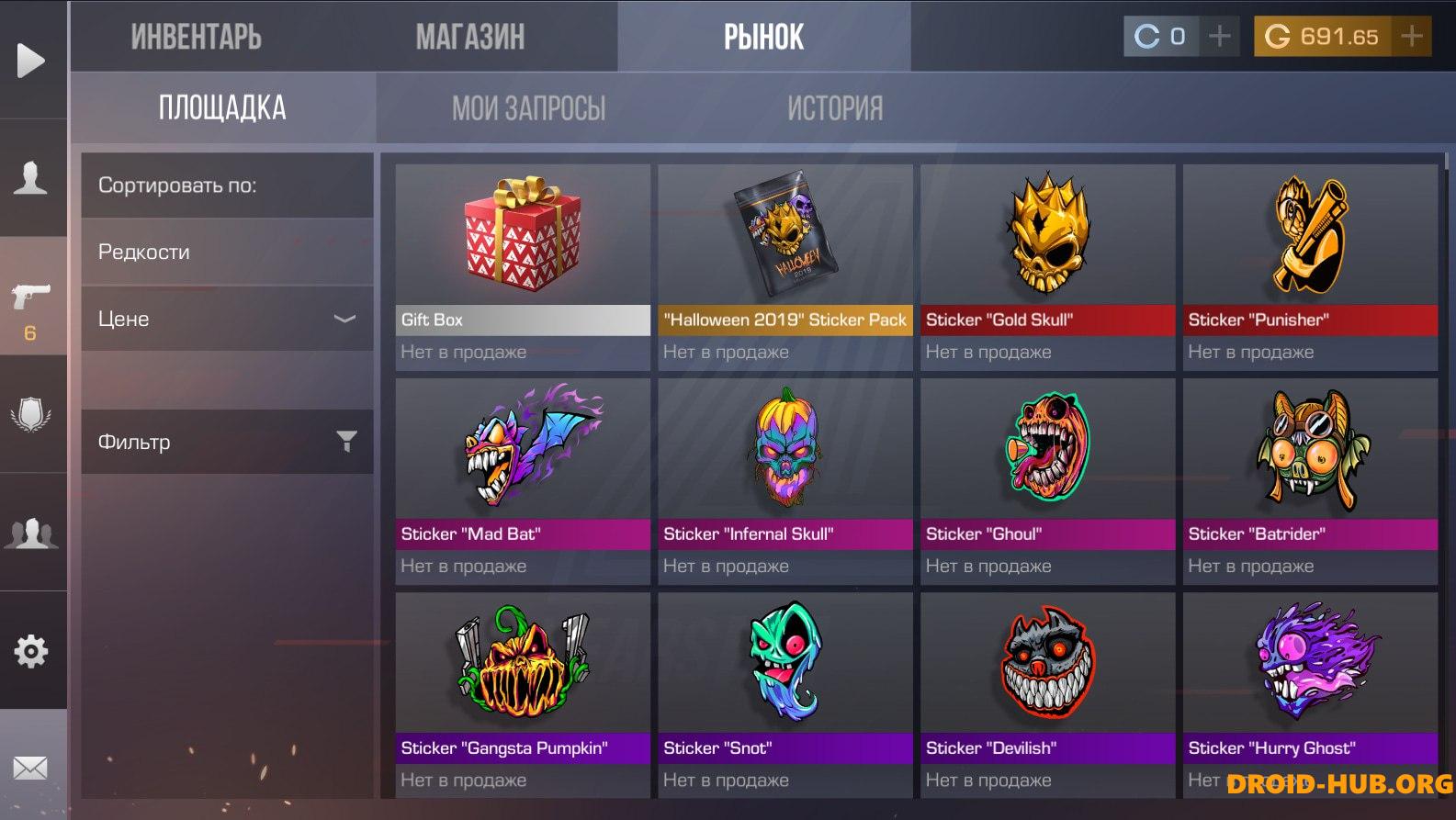Image resolution: width=1456 pixels, height=820 pixels.
Task: Select the РЫНОК tab
Action: coord(763,37)
